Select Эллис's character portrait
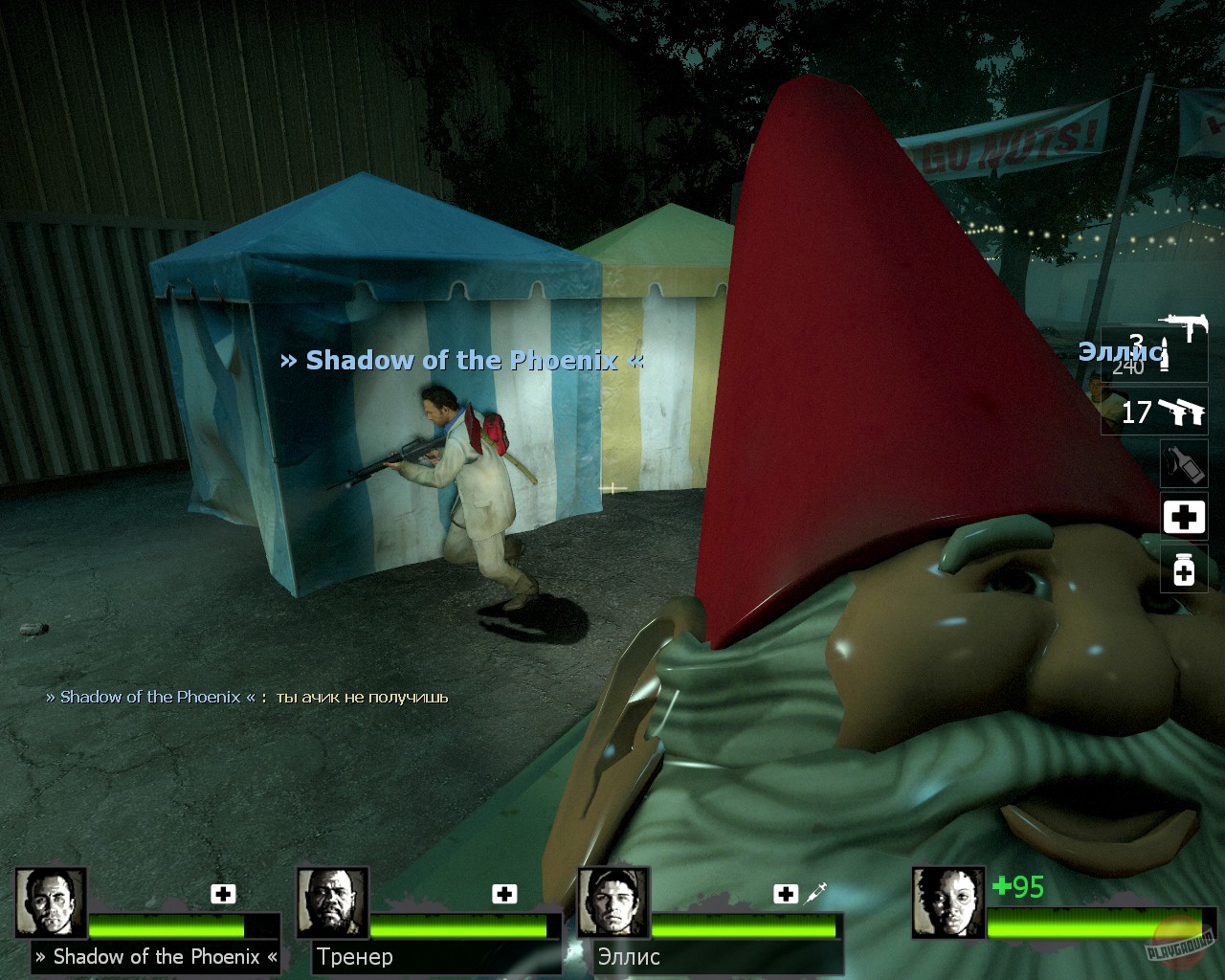This screenshot has height=980, width=1225. coord(612,902)
